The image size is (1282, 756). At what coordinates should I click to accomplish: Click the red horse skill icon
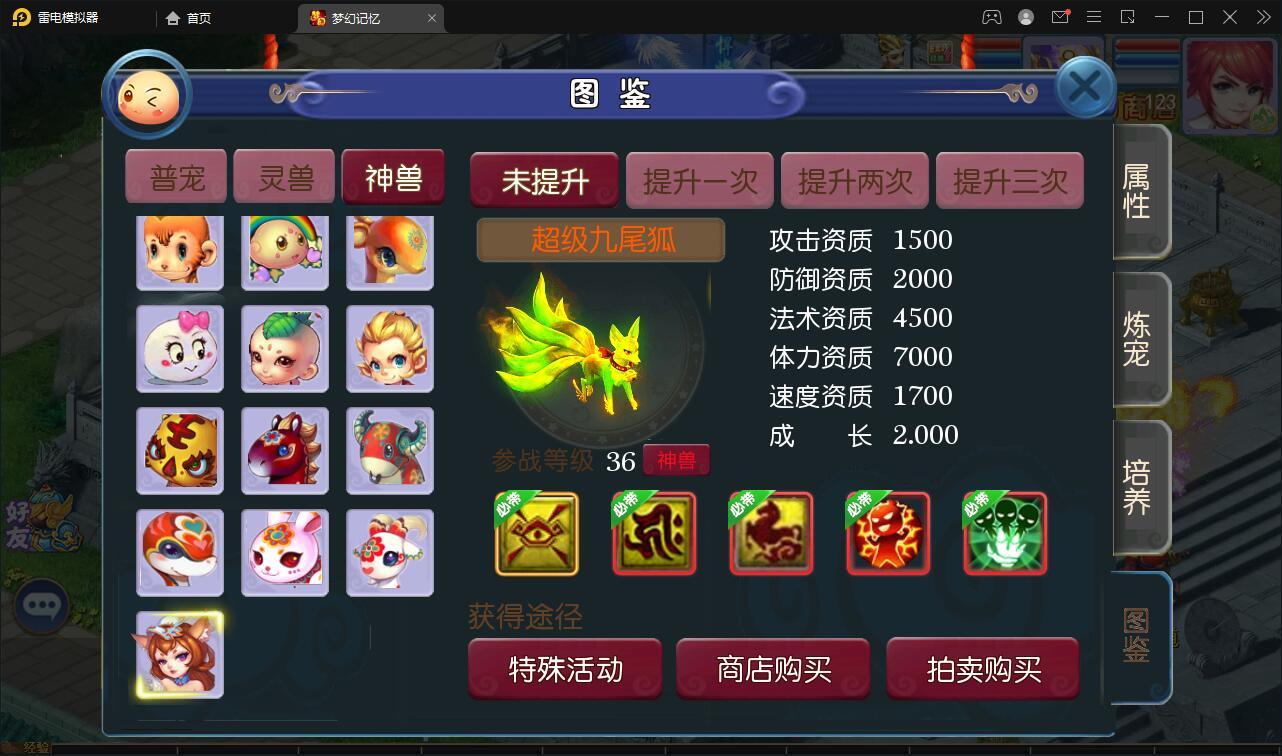click(x=770, y=534)
